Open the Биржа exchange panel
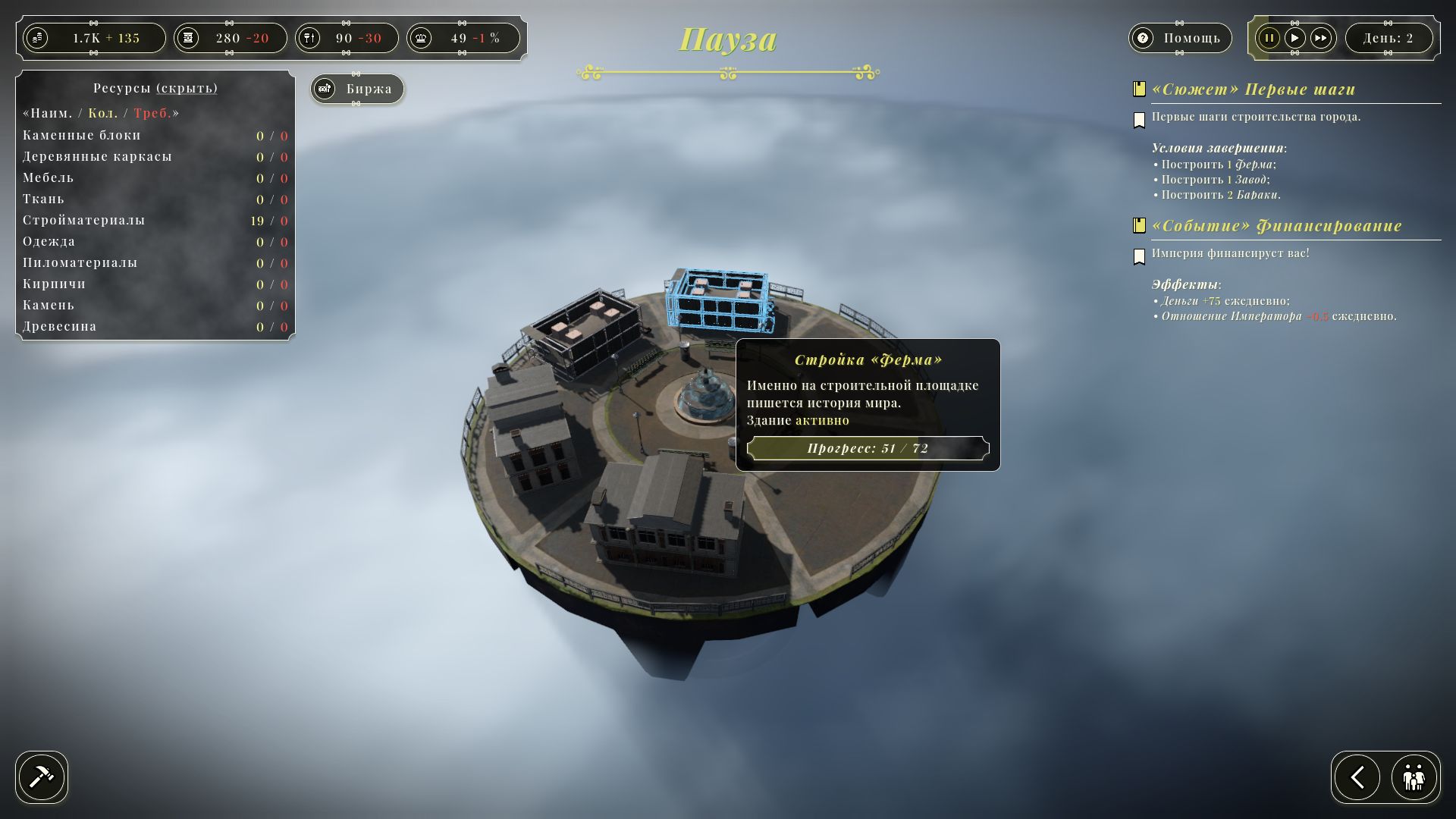1456x819 pixels. [x=357, y=89]
